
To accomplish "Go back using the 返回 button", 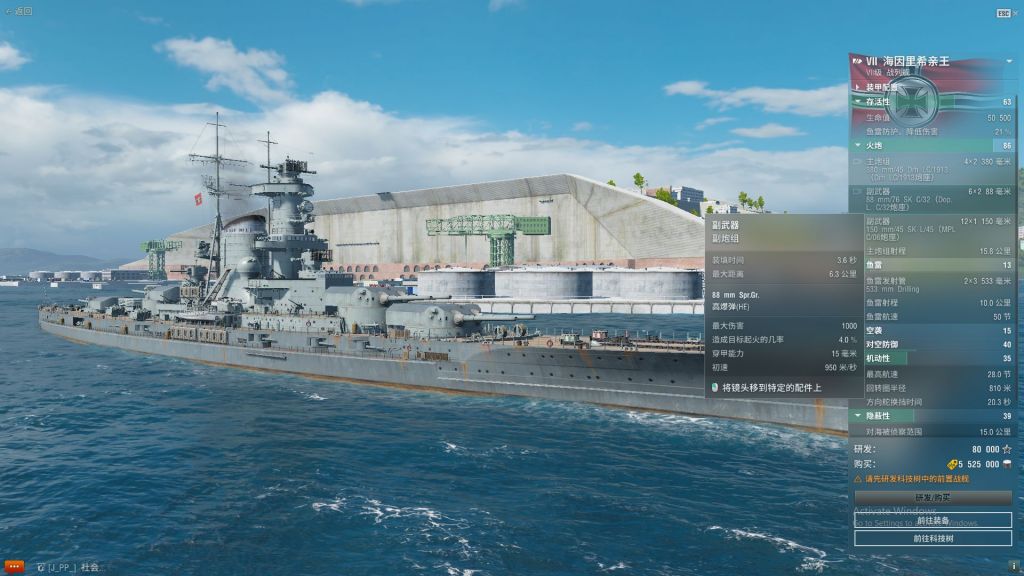I will 19,11.
